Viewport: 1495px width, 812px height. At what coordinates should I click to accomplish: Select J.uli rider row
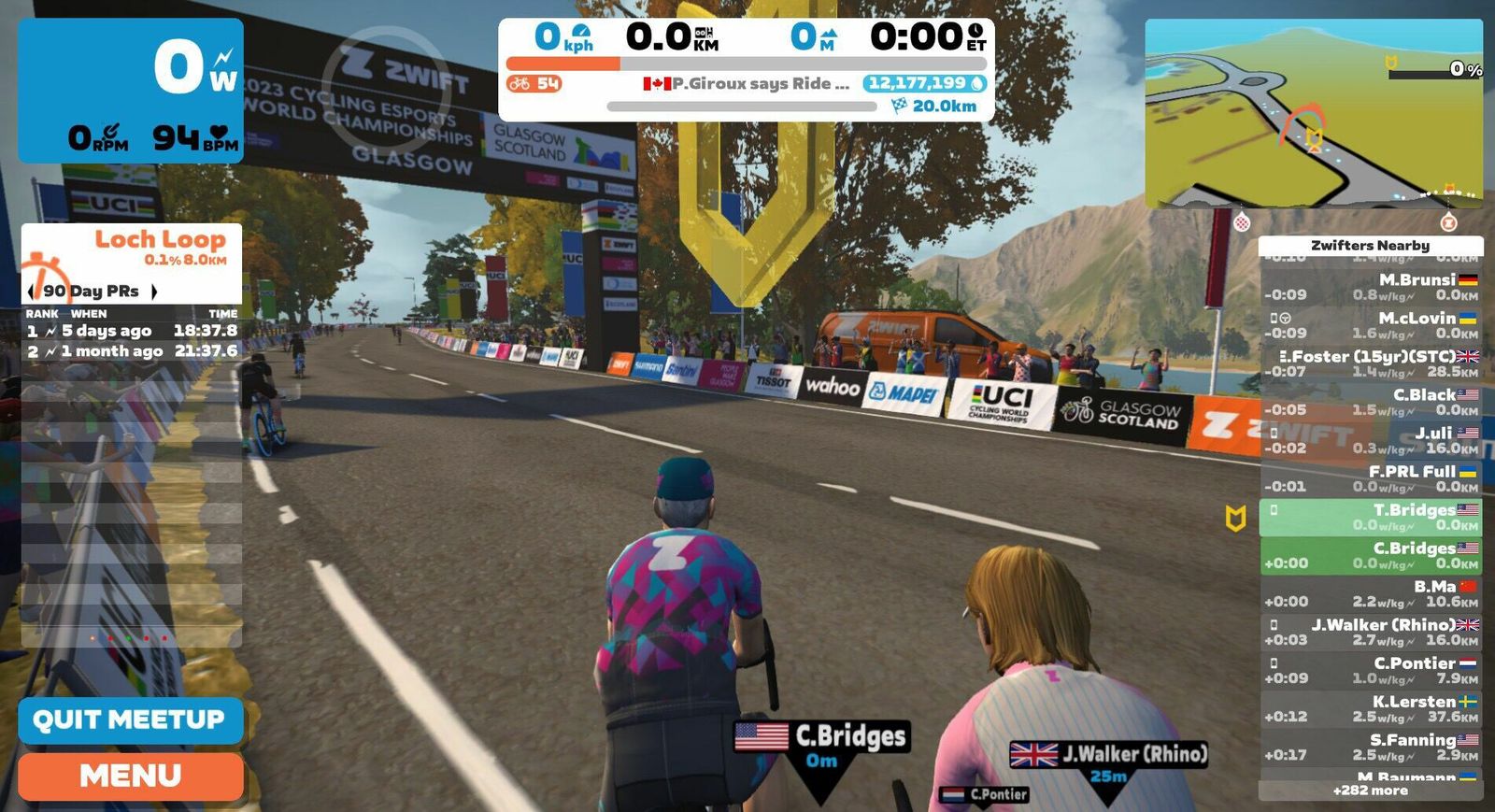1371,440
